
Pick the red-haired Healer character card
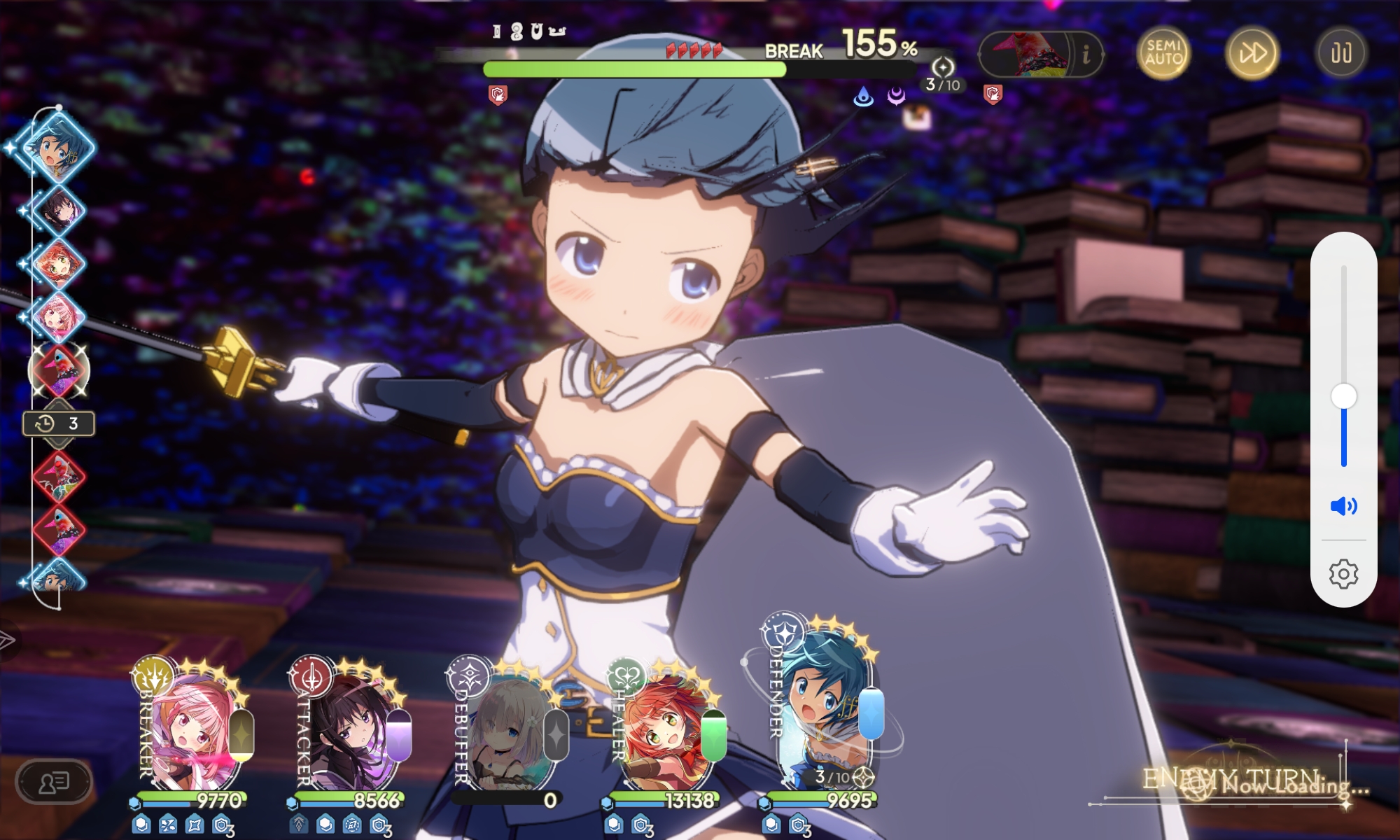665,731
